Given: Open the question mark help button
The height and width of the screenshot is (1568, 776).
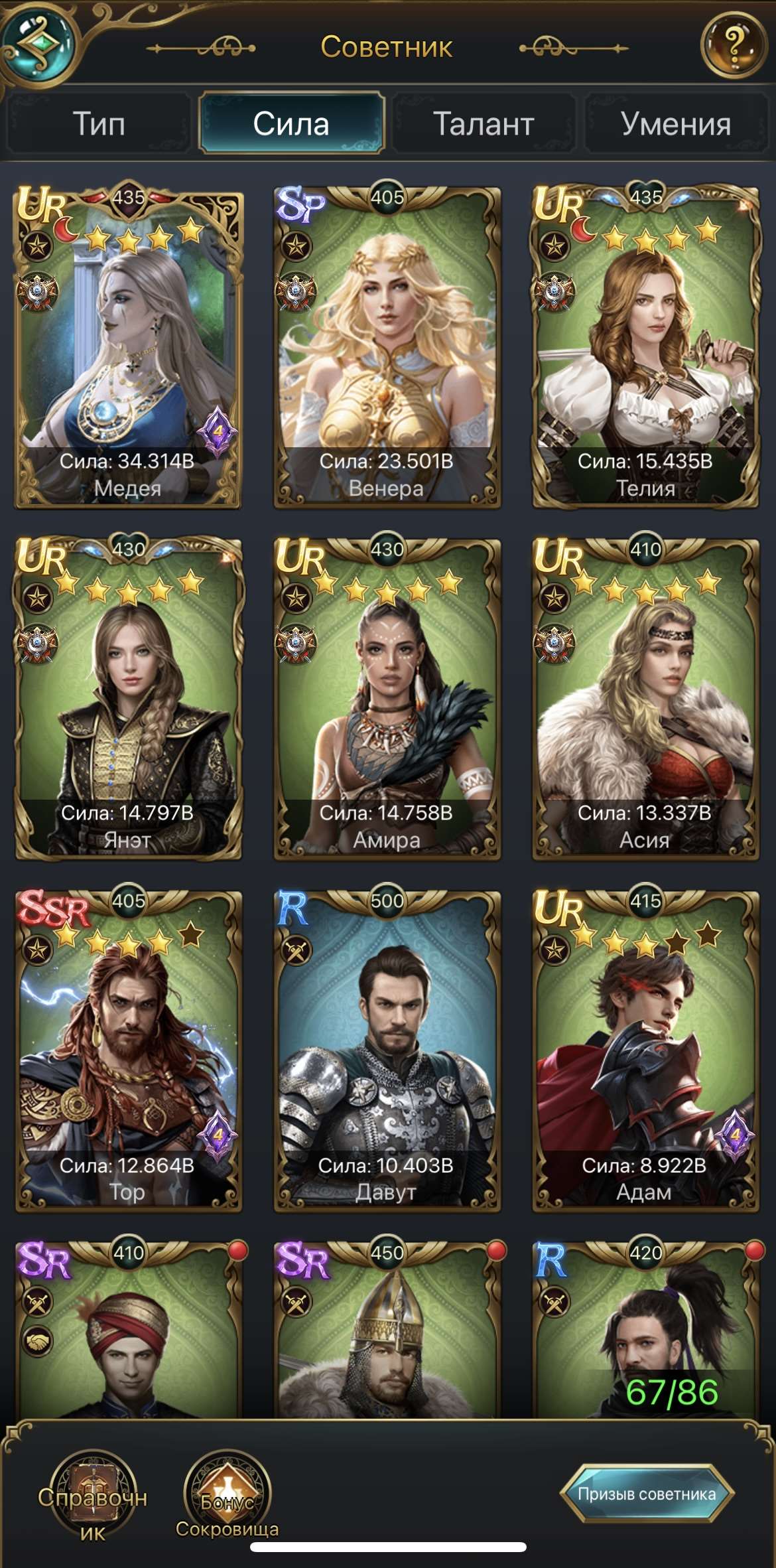Looking at the screenshot, I should (x=732, y=46).
